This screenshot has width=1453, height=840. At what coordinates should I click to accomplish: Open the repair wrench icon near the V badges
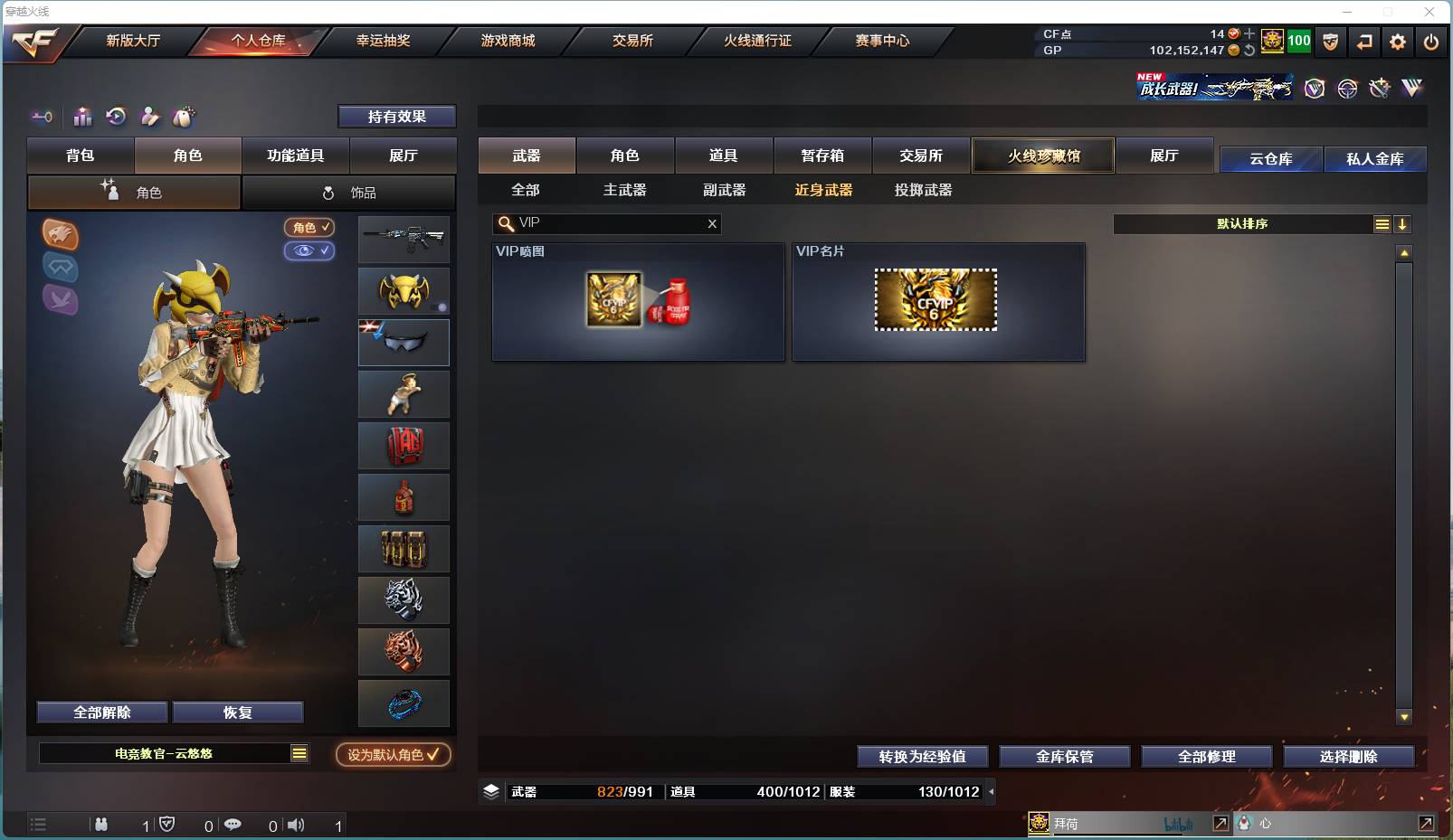coord(1379,88)
